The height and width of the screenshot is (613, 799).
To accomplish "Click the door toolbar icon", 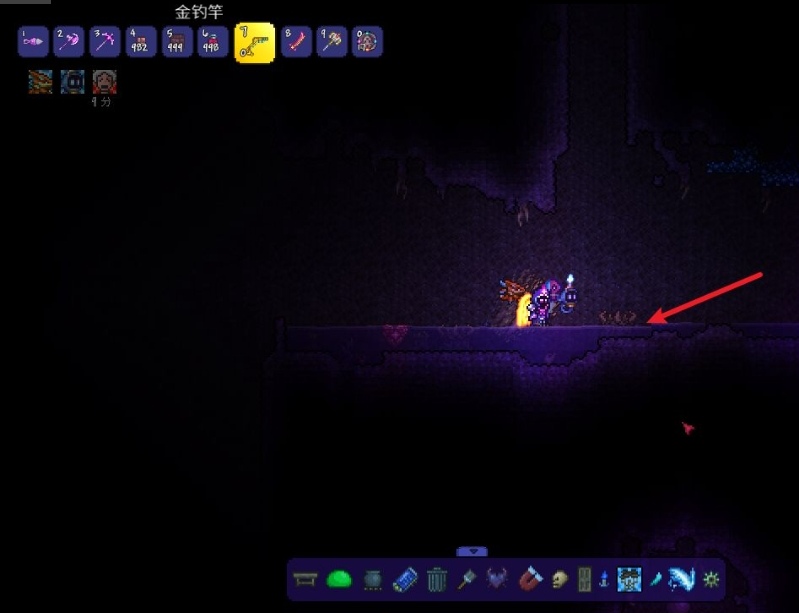I will point(585,578).
